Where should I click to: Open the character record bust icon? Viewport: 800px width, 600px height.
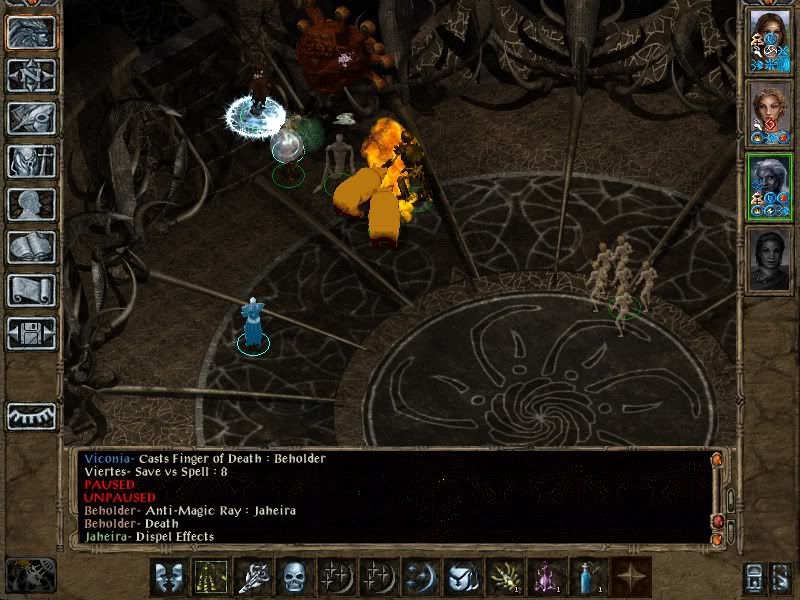tap(31, 204)
